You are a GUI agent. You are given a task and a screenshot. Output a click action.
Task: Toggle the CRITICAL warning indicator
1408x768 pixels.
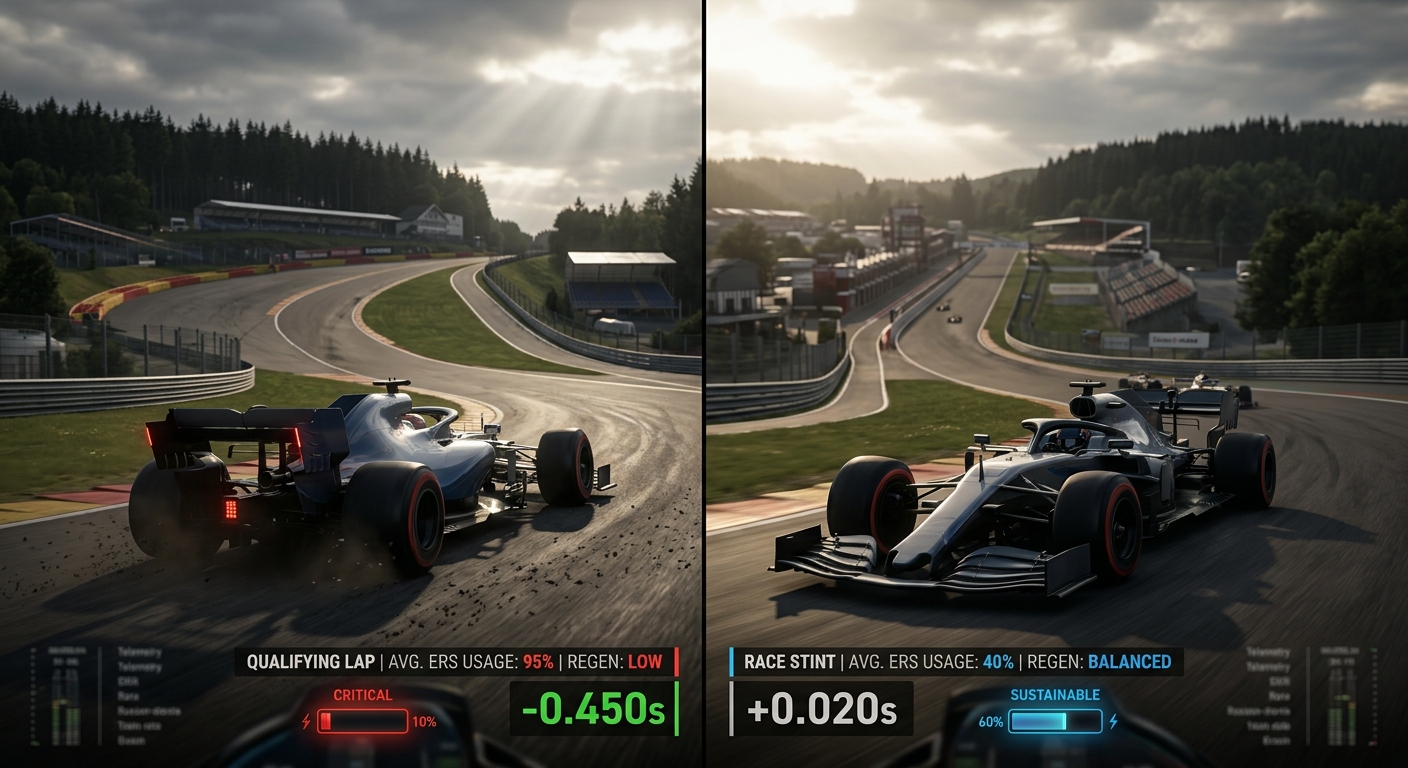pos(362,696)
